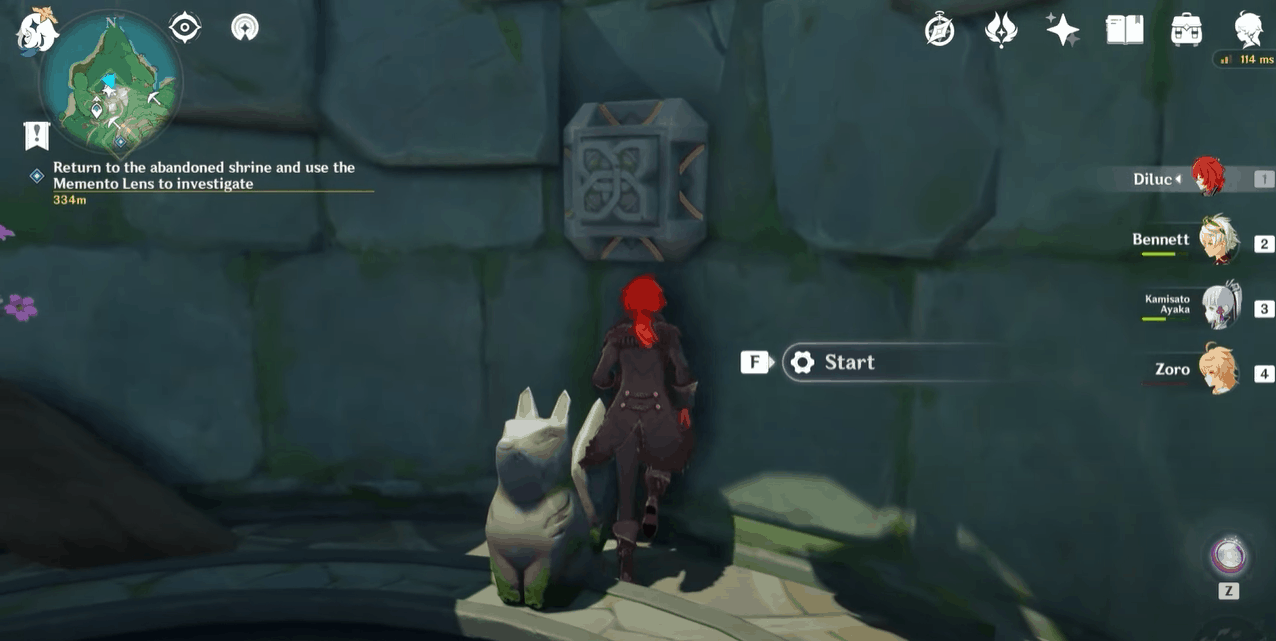Open the handbook book icon
Viewport: 1276px width, 641px height.
(1124, 30)
